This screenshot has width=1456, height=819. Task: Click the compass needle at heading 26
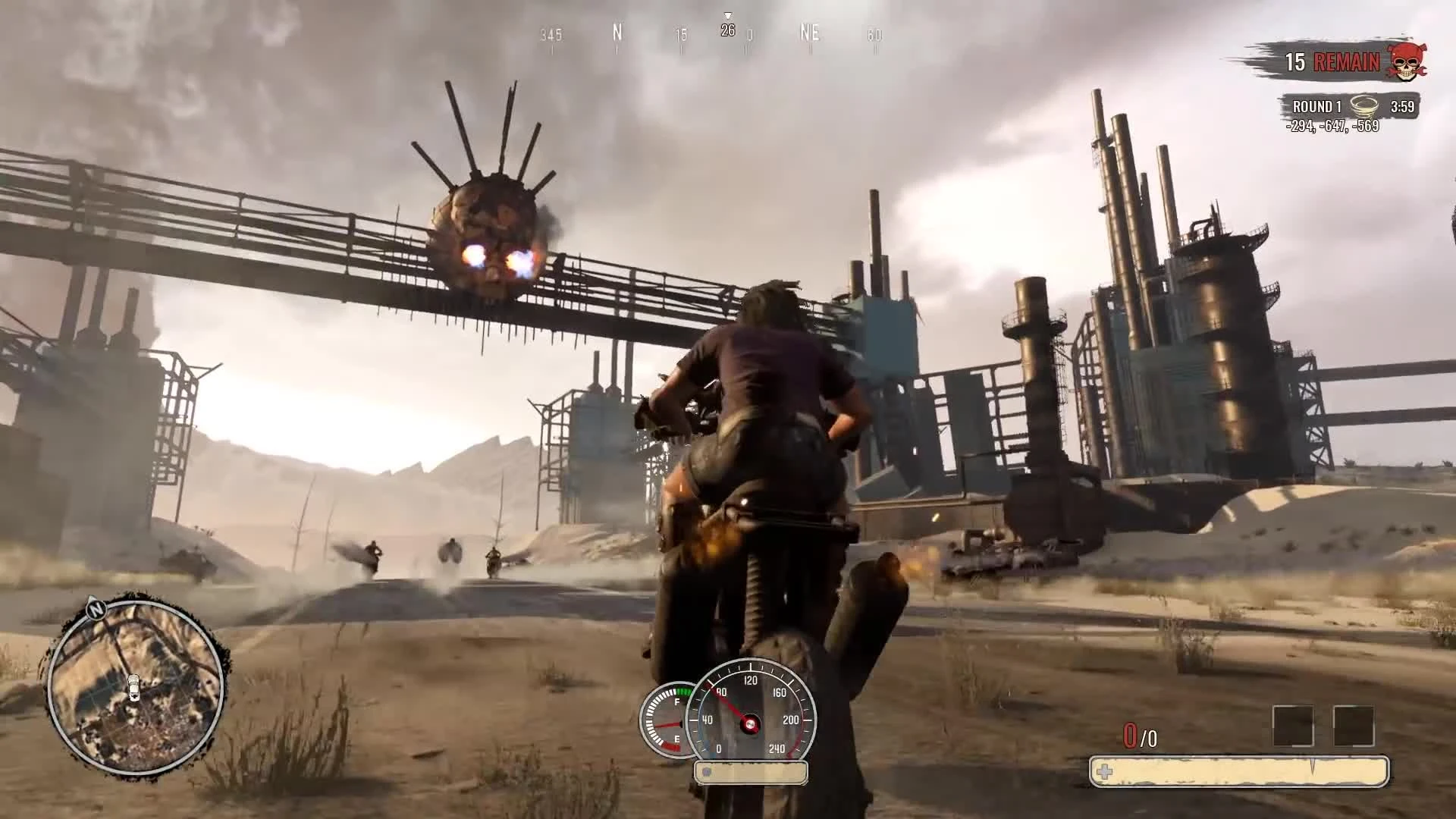coord(729,32)
